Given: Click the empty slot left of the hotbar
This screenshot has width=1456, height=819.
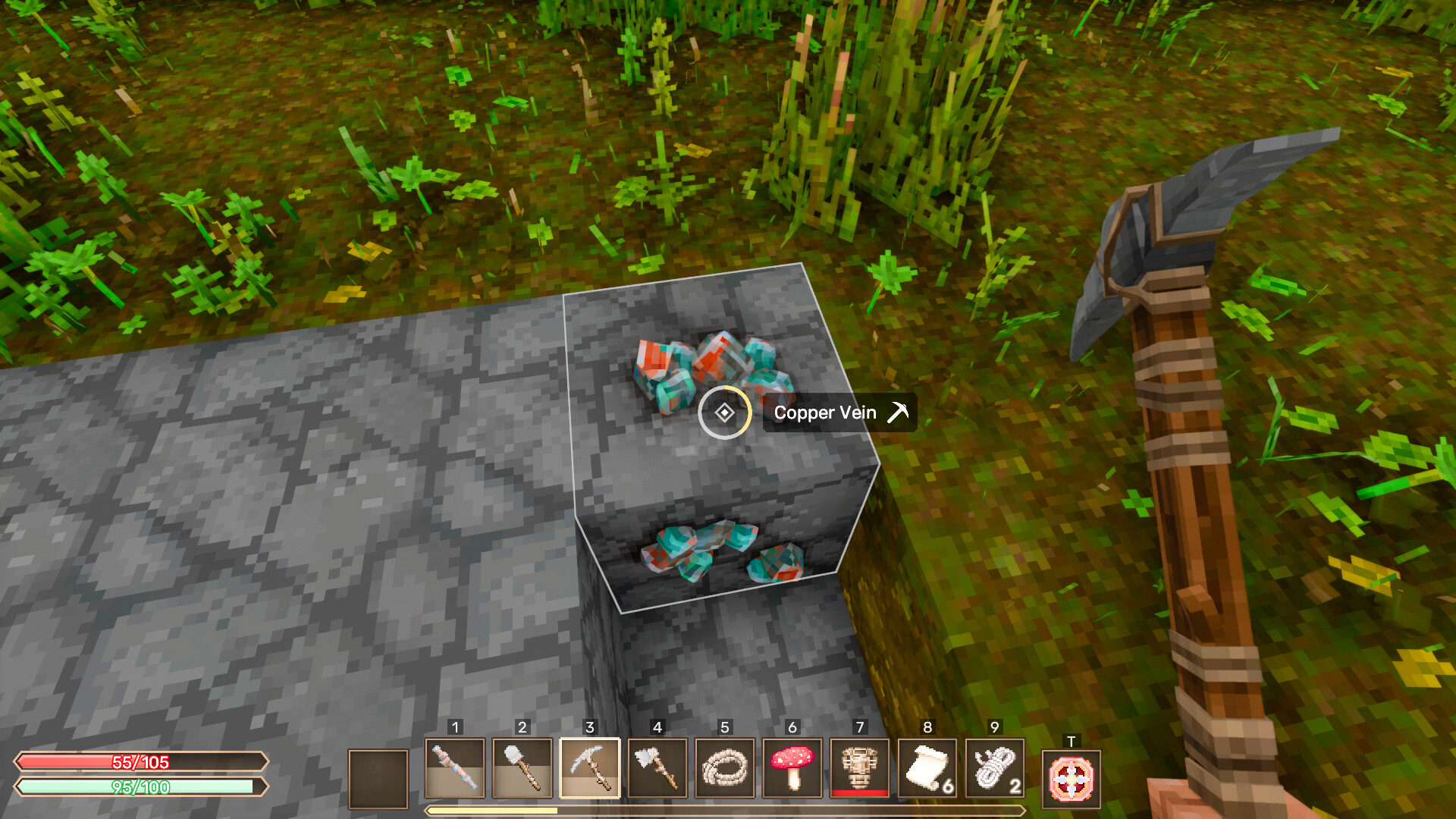Looking at the screenshot, I should coord(378,779).
